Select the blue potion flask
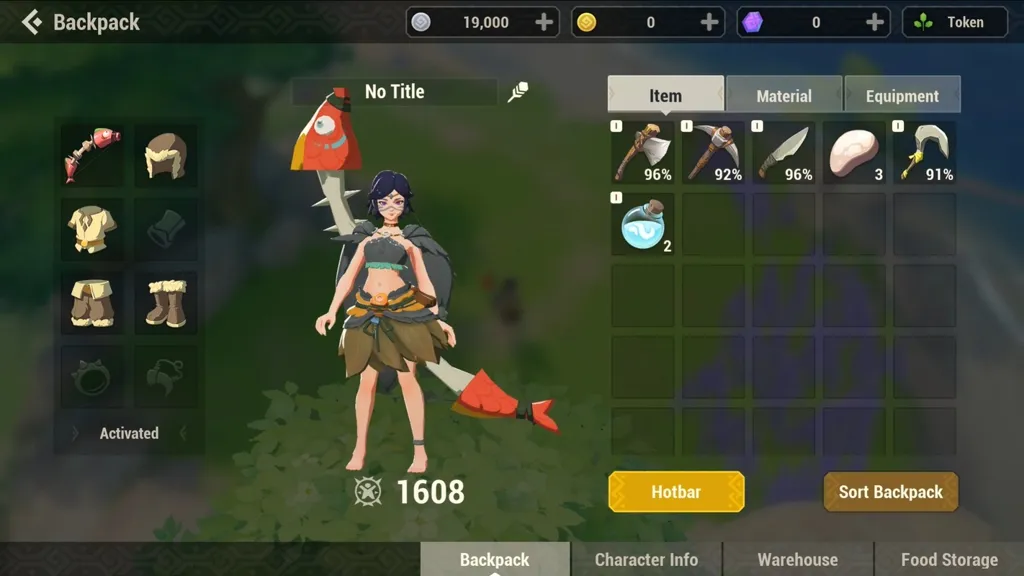This screenshot has width=1024, height=576. tap(643, 224)
